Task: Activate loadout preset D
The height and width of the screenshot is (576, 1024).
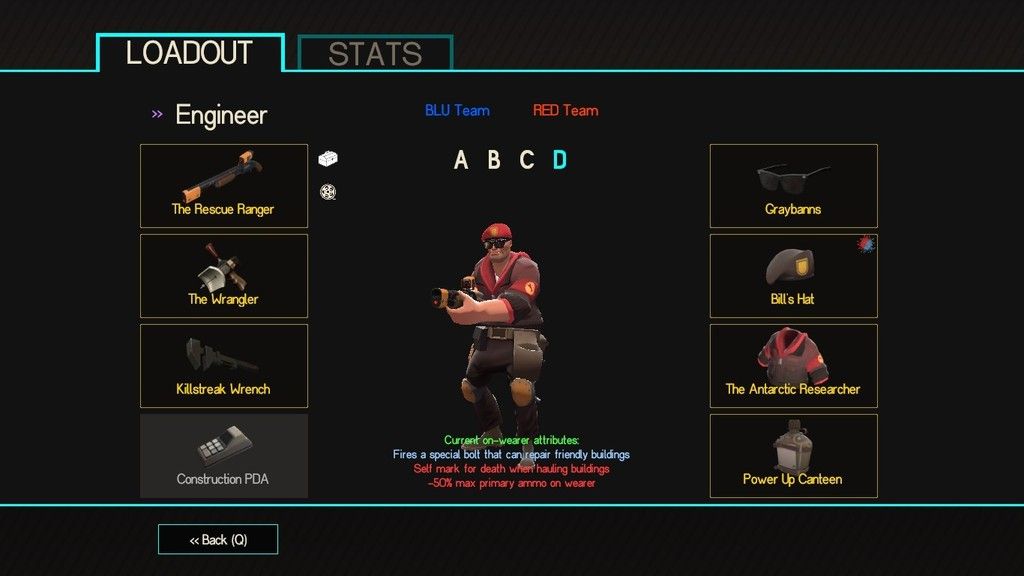Action: (x=560, y=160)
